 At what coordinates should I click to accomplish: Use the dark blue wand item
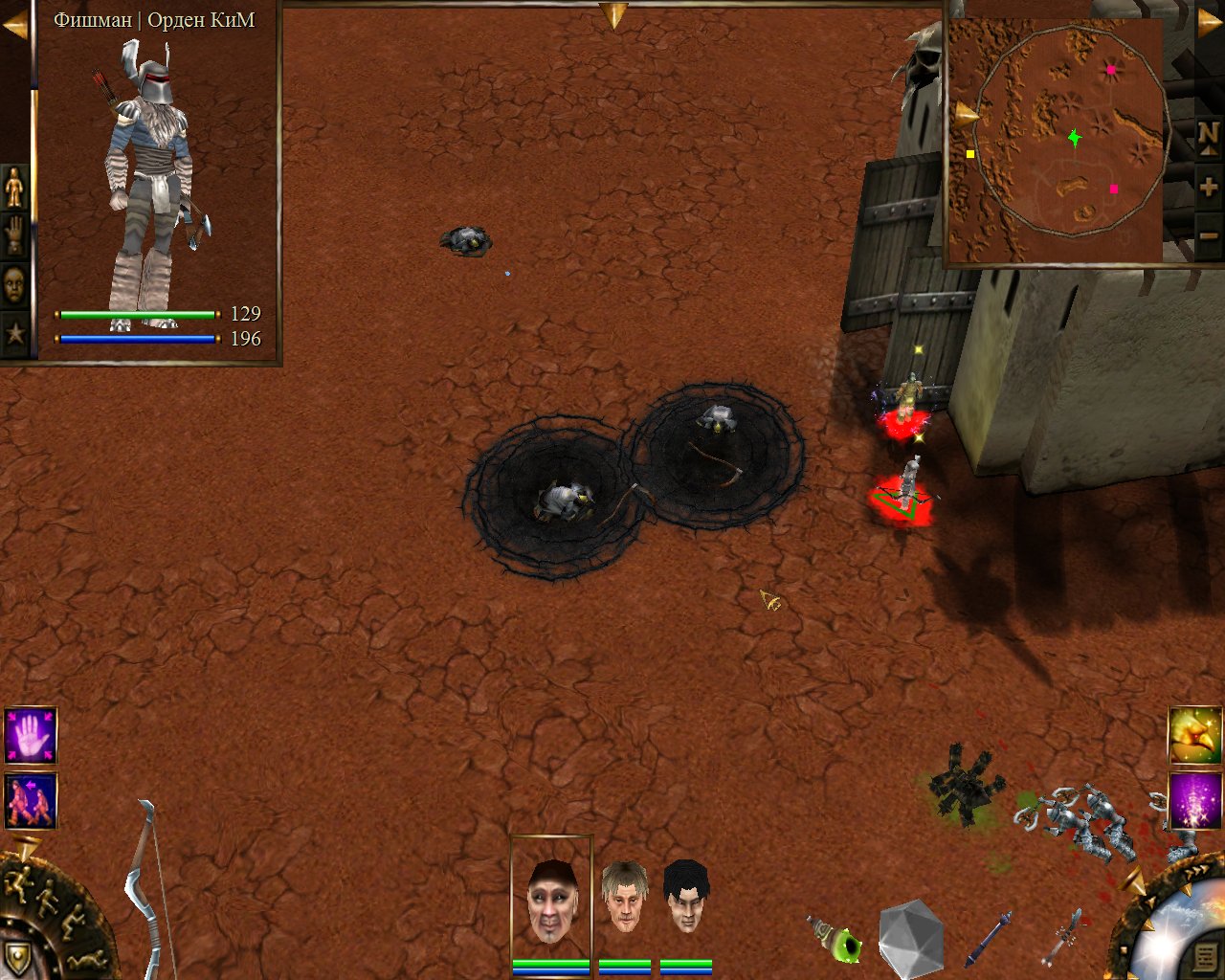coord(989,938)
